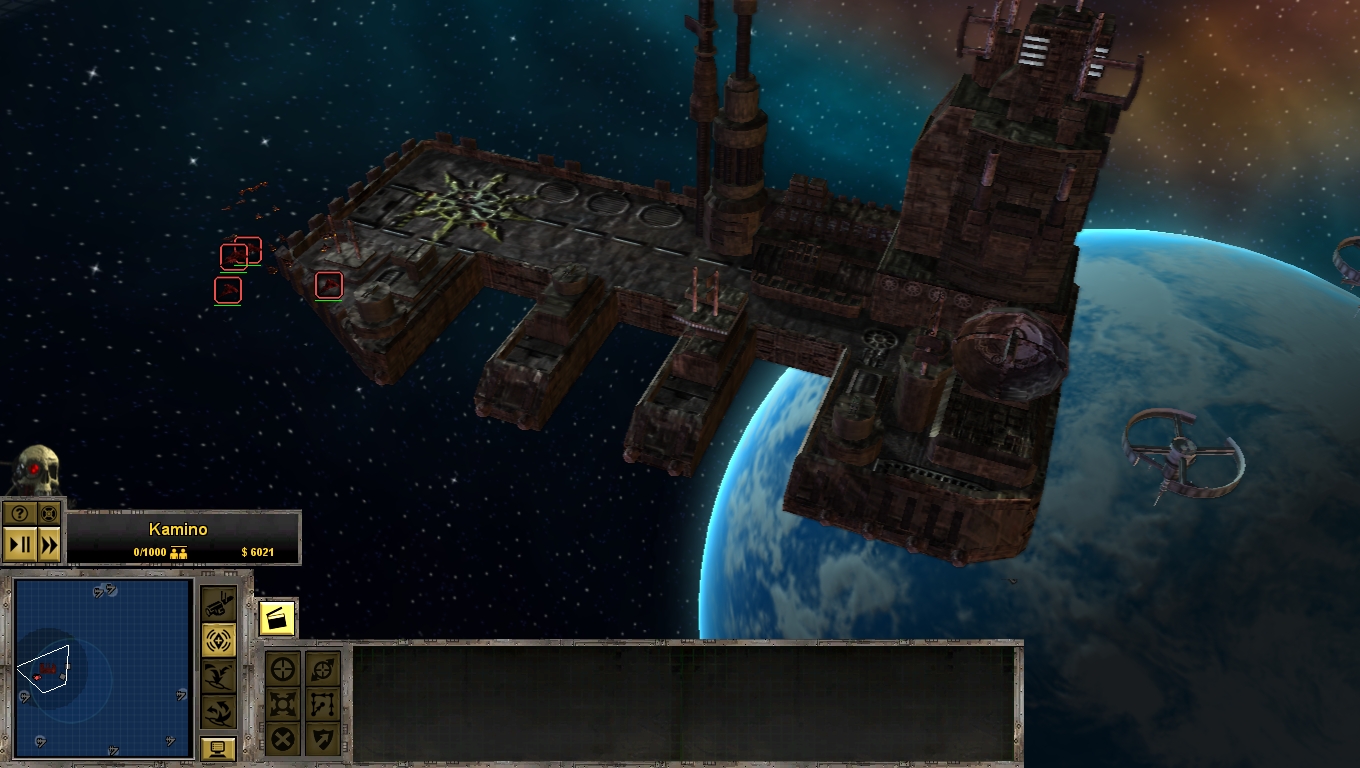This screenshot has width=1360, height=768.
Task: Toggle the play/pause game speed button
Action: click(x=19, y=545)
